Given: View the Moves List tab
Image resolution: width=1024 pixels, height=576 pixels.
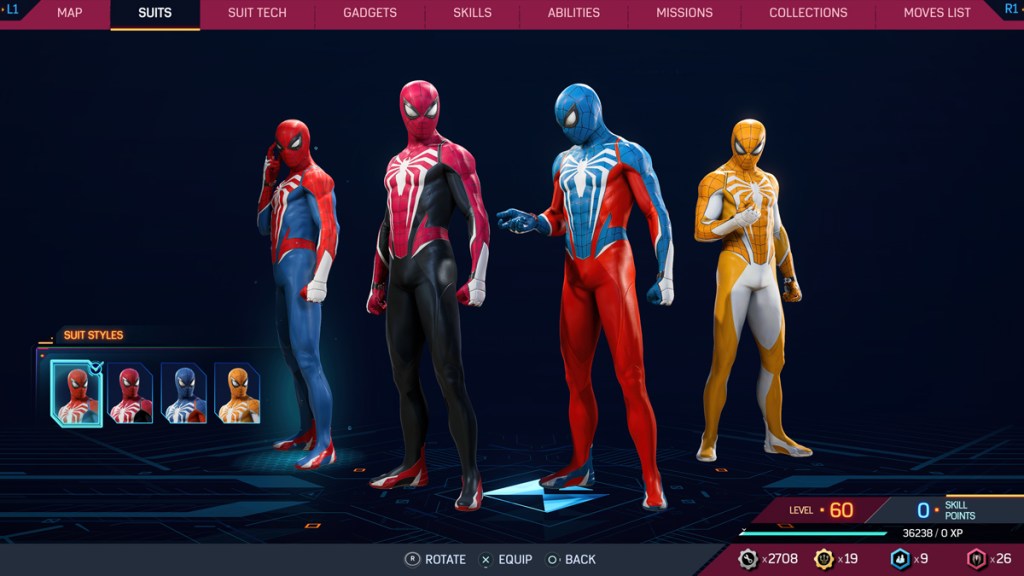Looking at the screenshot, I should 937,13.
